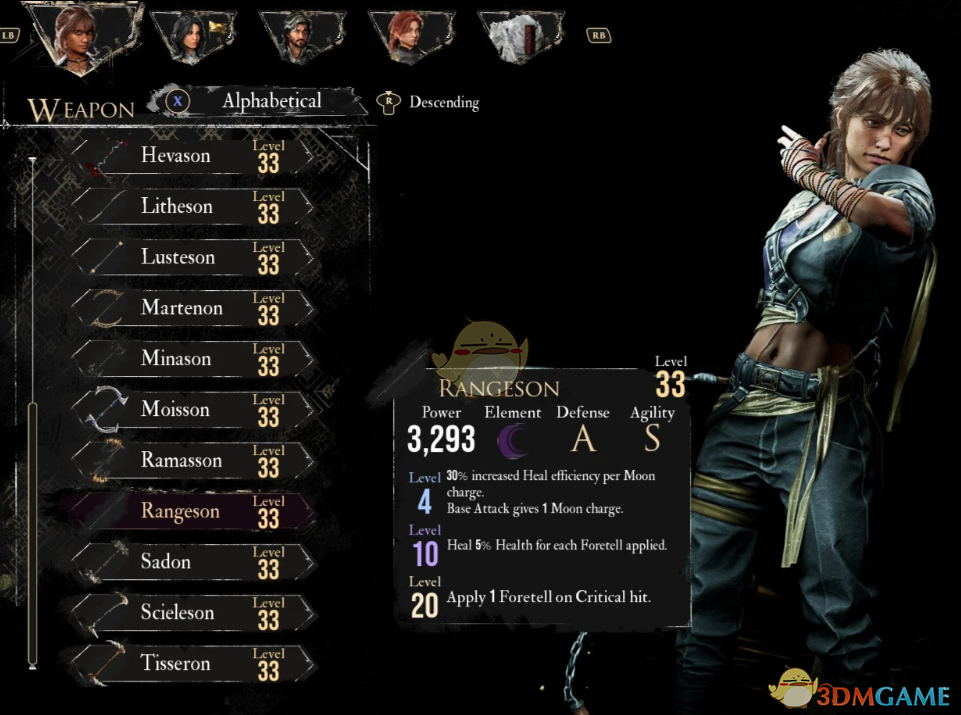Click the weapon list scrollbar
Image resolution: width=961 pixels, height=715 pixels.
pyautogui.click(x=33, y=530)
